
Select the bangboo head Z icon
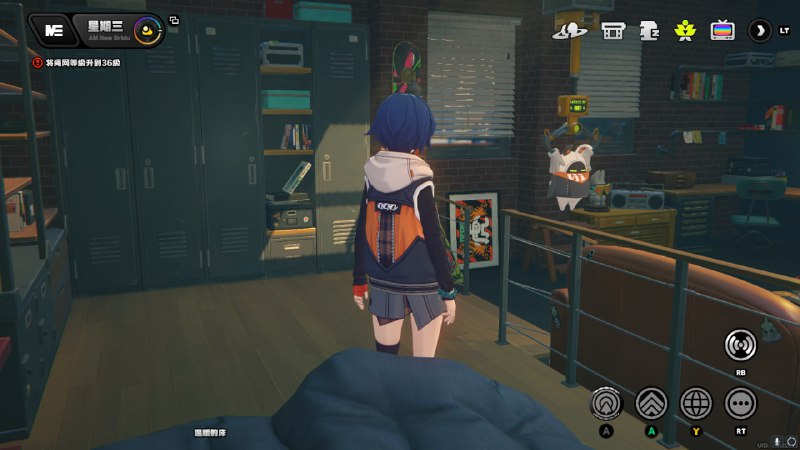point(649,30)
